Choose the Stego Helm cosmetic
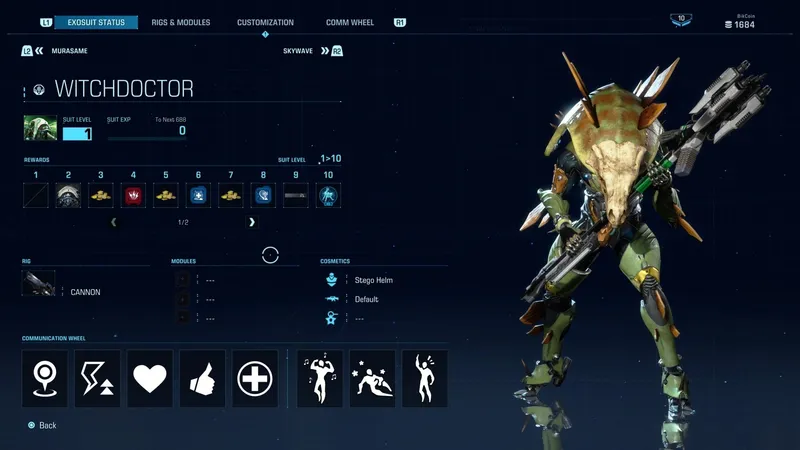 372,280
